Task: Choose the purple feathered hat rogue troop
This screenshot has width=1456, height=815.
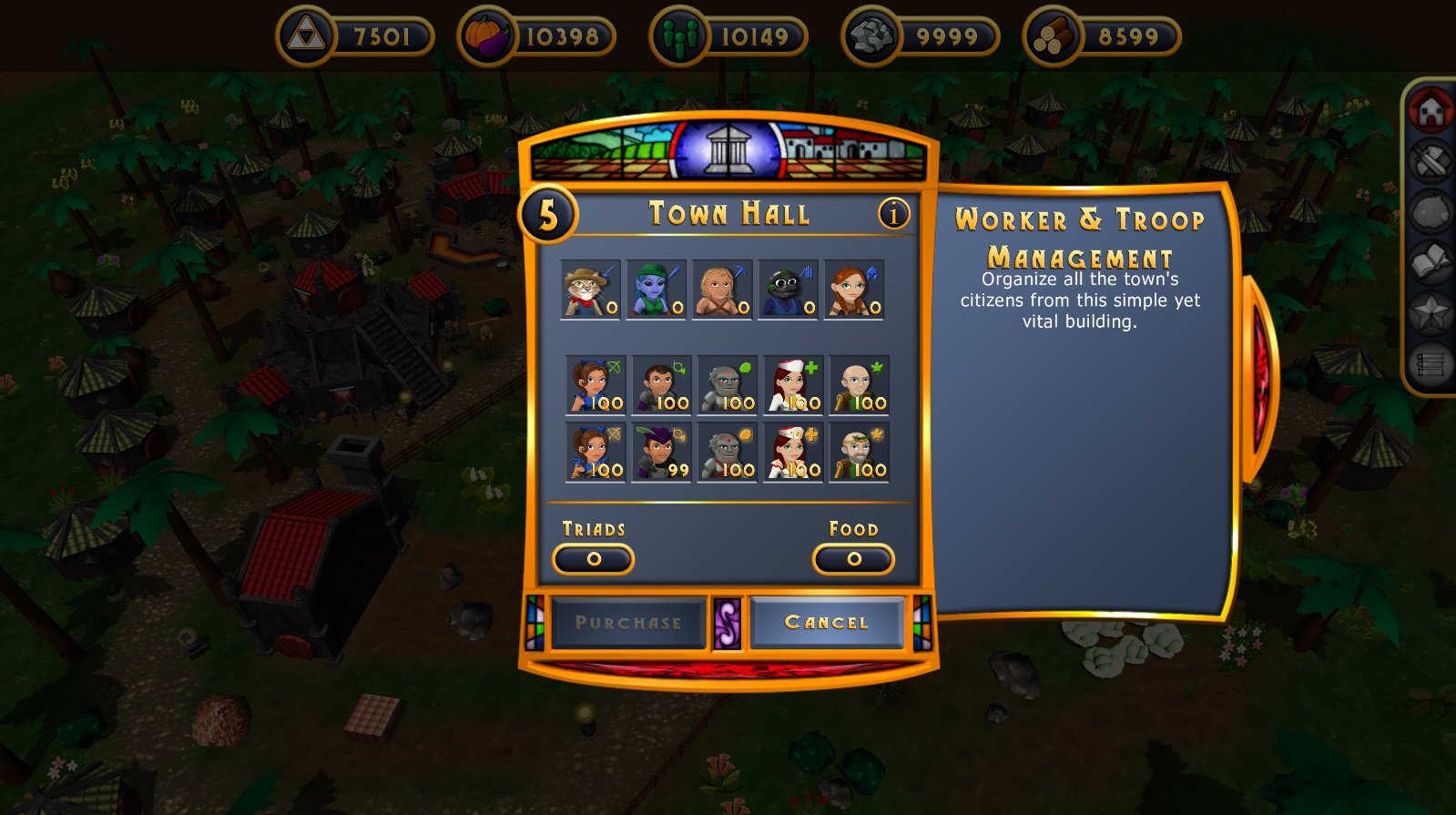Action: (661, 453)
